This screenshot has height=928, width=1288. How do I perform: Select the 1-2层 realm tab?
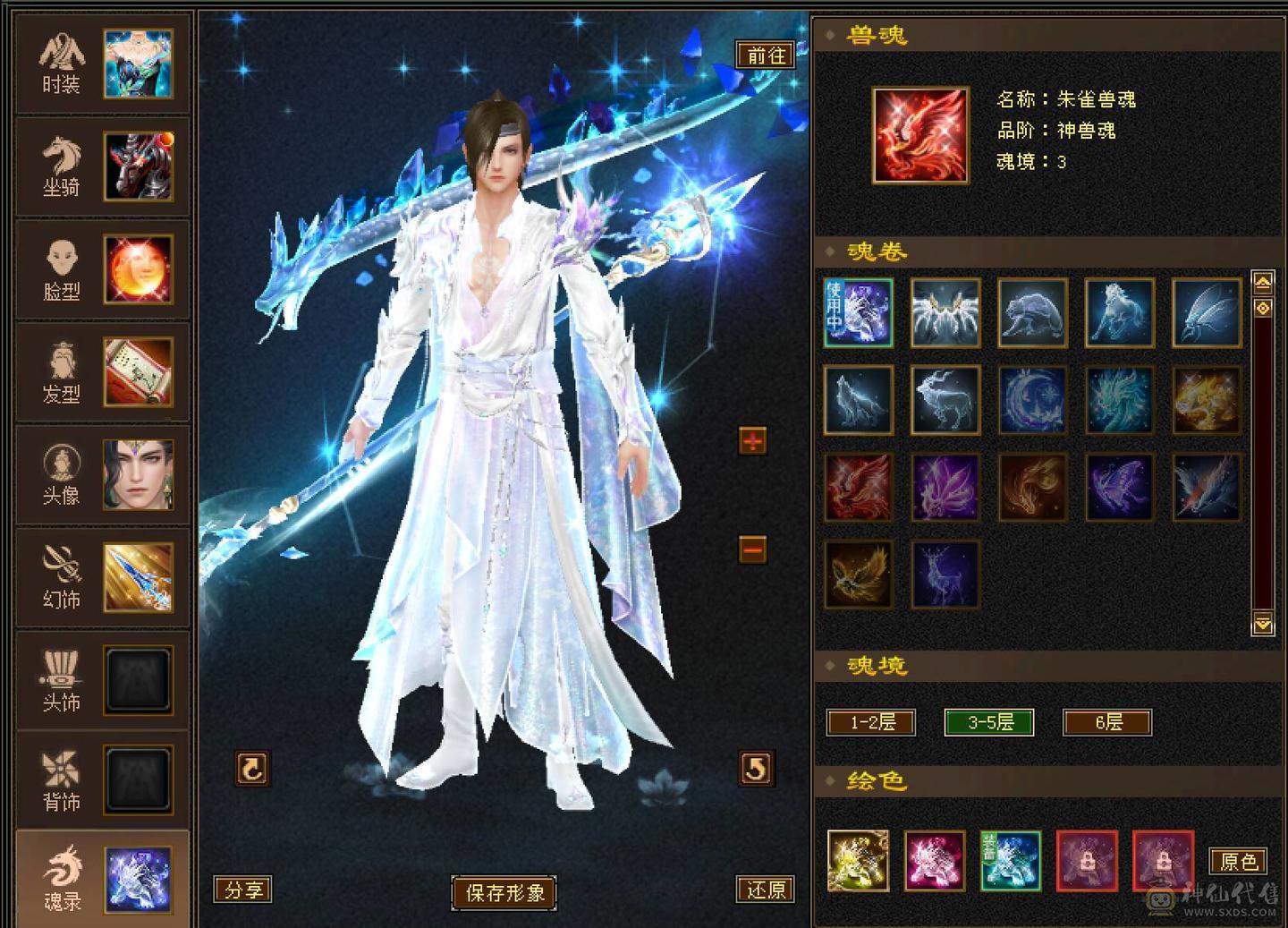tap(871, 723)
